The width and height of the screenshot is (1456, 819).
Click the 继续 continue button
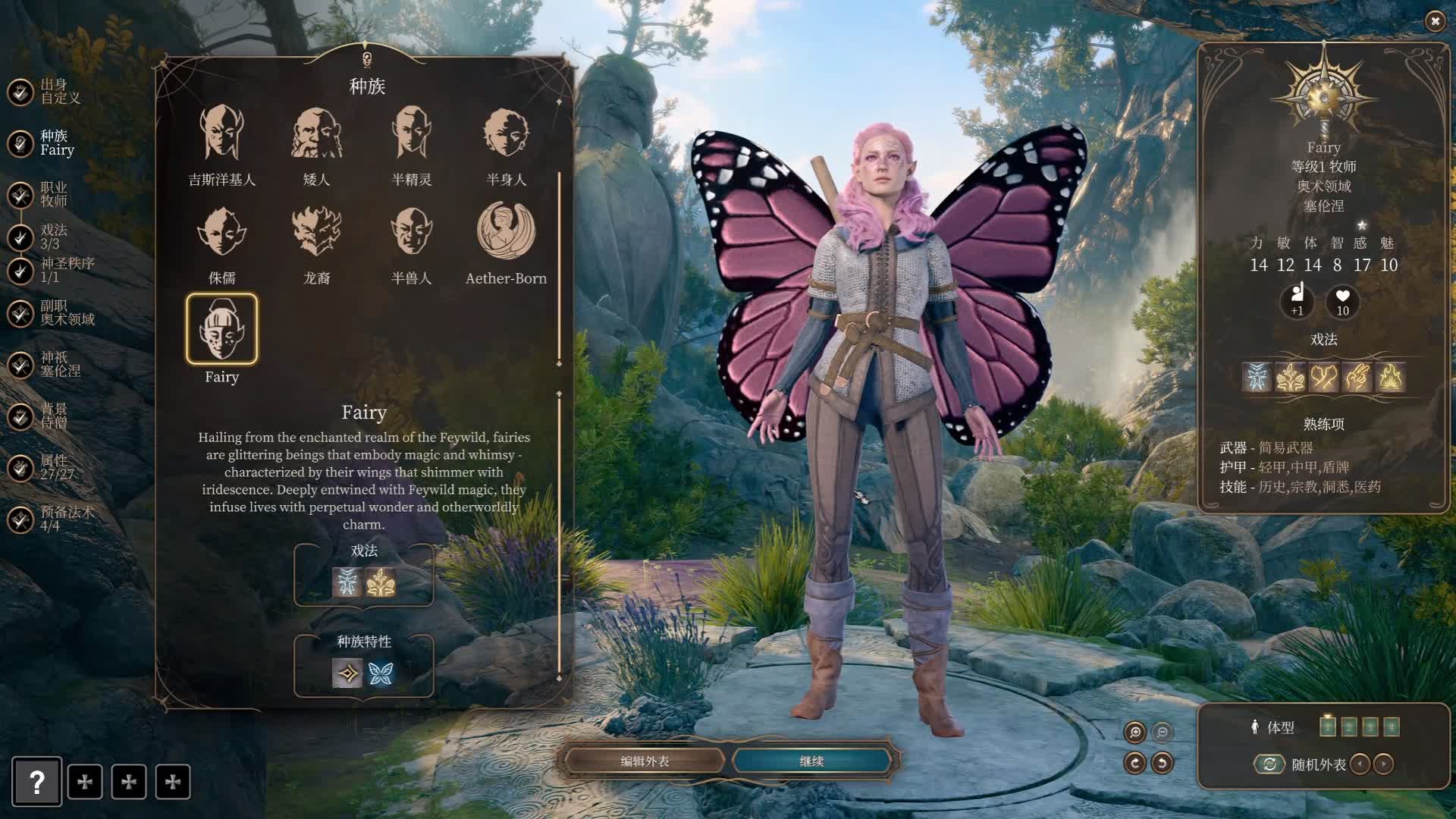tap(811, 761)
